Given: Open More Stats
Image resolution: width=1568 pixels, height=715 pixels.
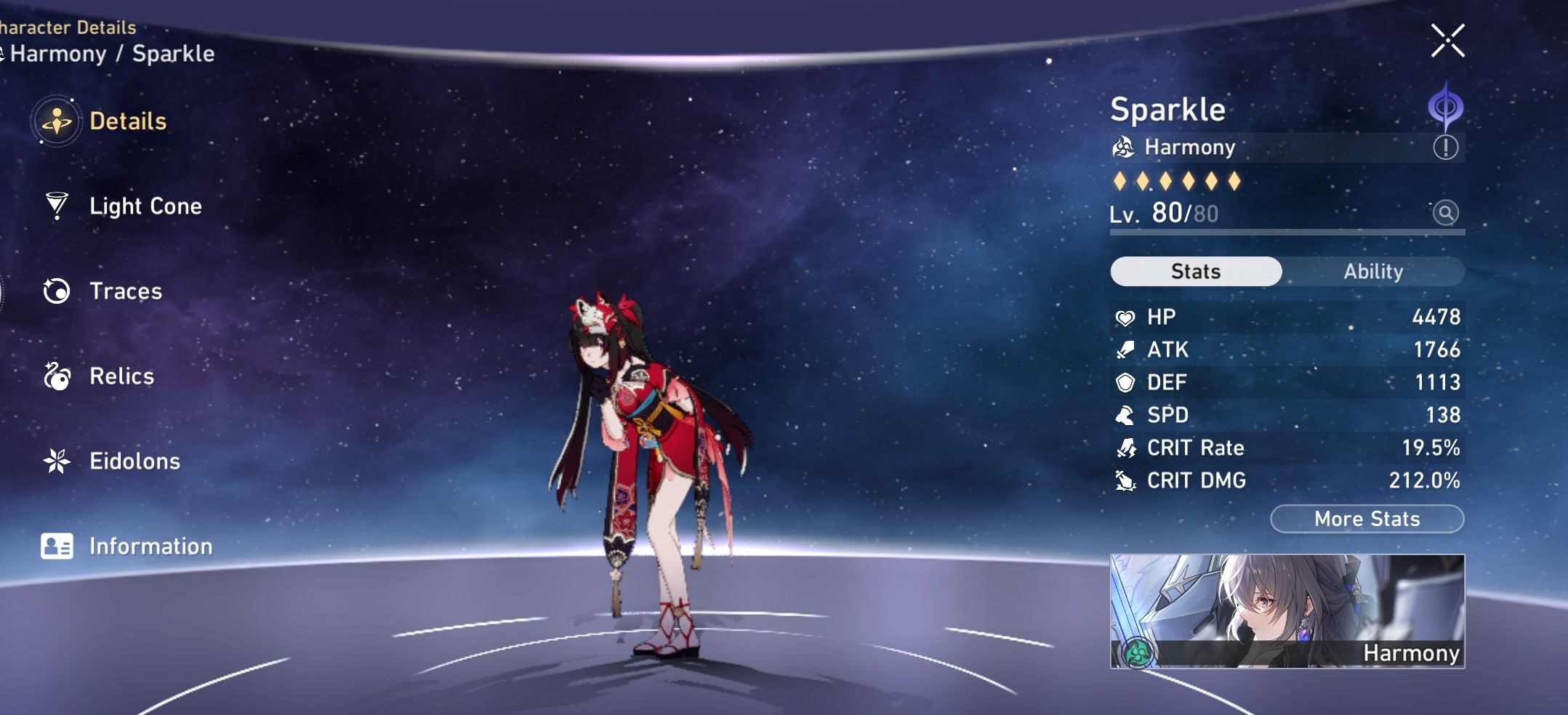Looking at the screenshot, I should point(1367,518).
